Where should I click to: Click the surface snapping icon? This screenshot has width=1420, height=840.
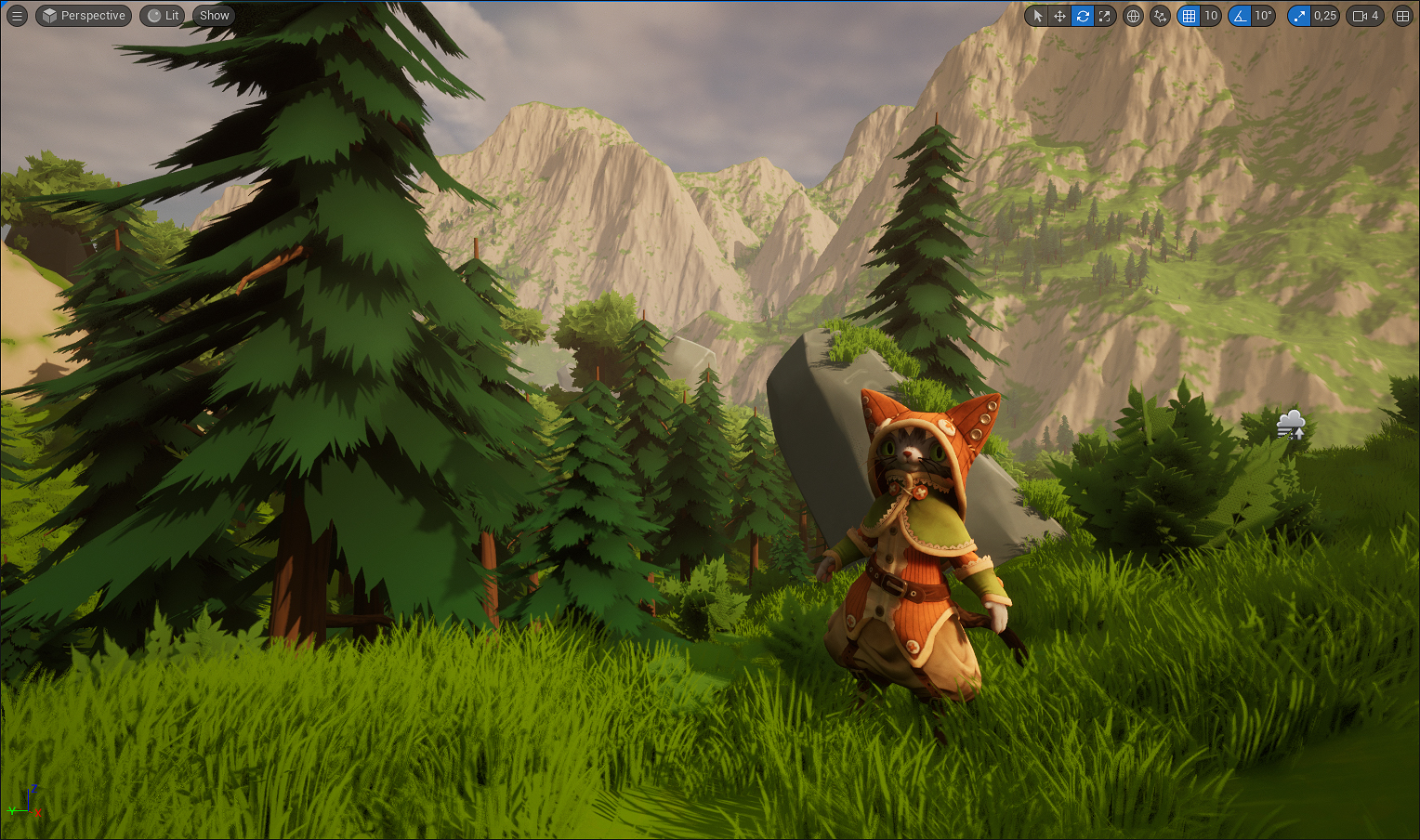click(x=1160, y=16)
